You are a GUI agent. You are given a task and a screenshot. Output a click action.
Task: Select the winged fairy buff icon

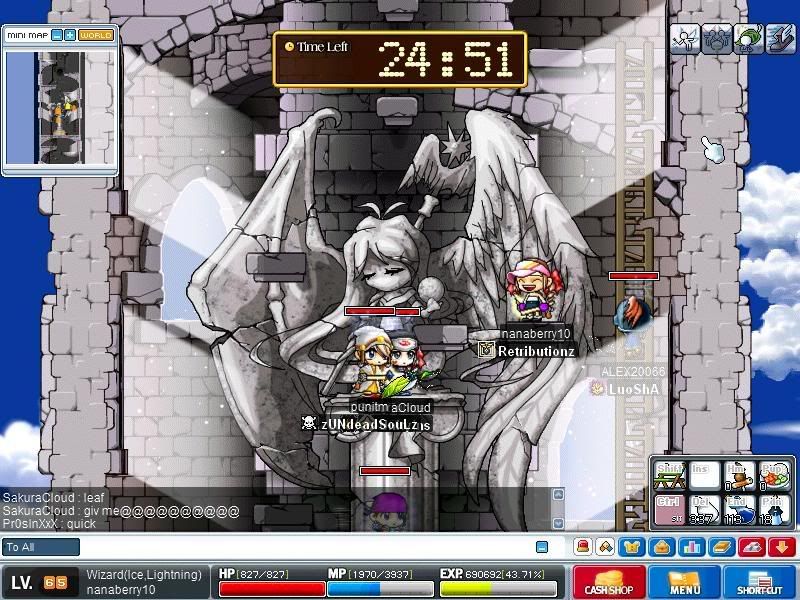point(684,38)
